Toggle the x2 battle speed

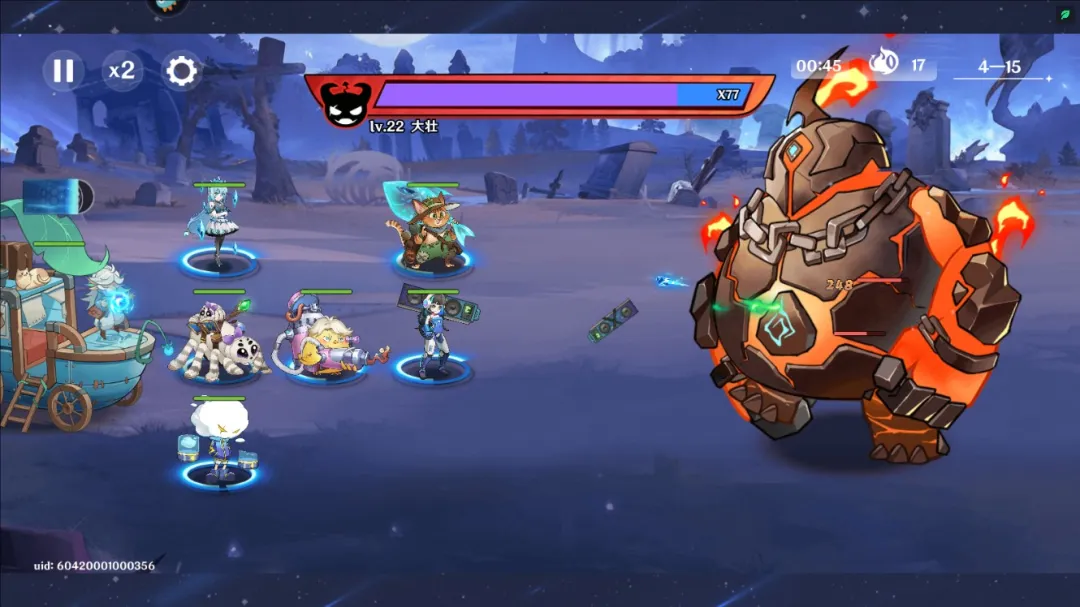pyautogui.click(x=122, y=70)
